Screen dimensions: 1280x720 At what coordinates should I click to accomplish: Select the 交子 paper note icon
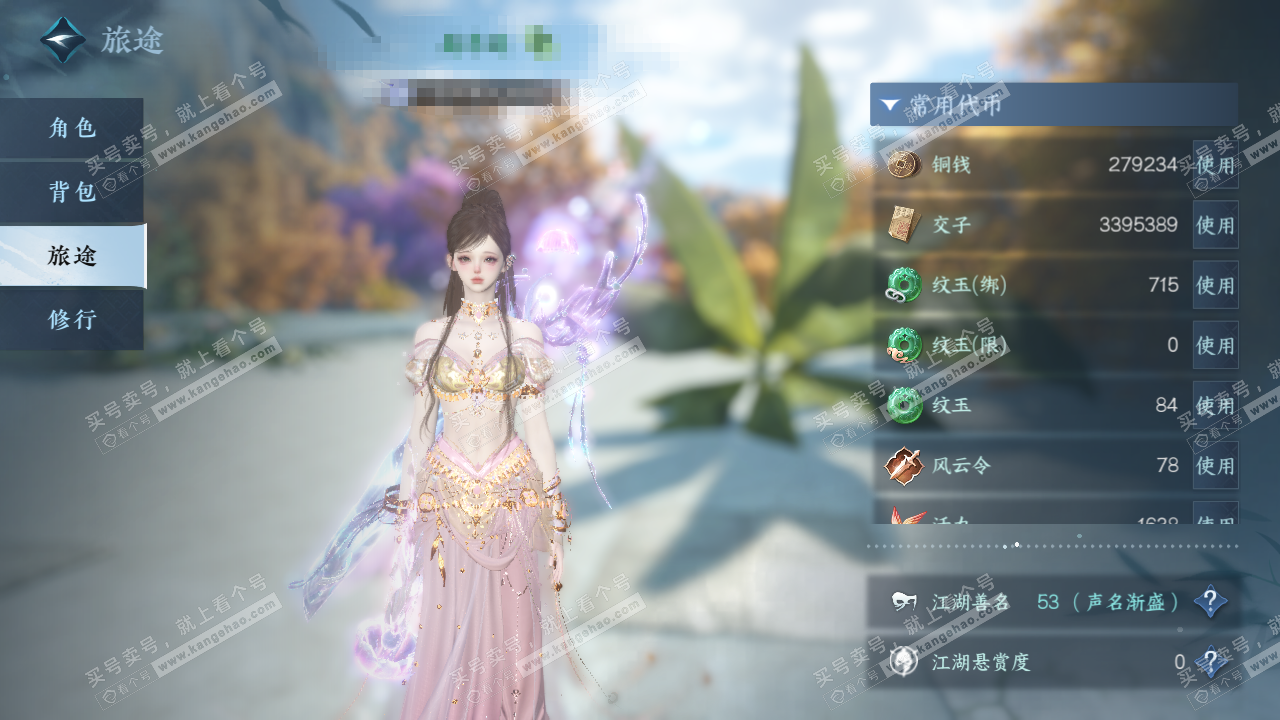point(904,225)
